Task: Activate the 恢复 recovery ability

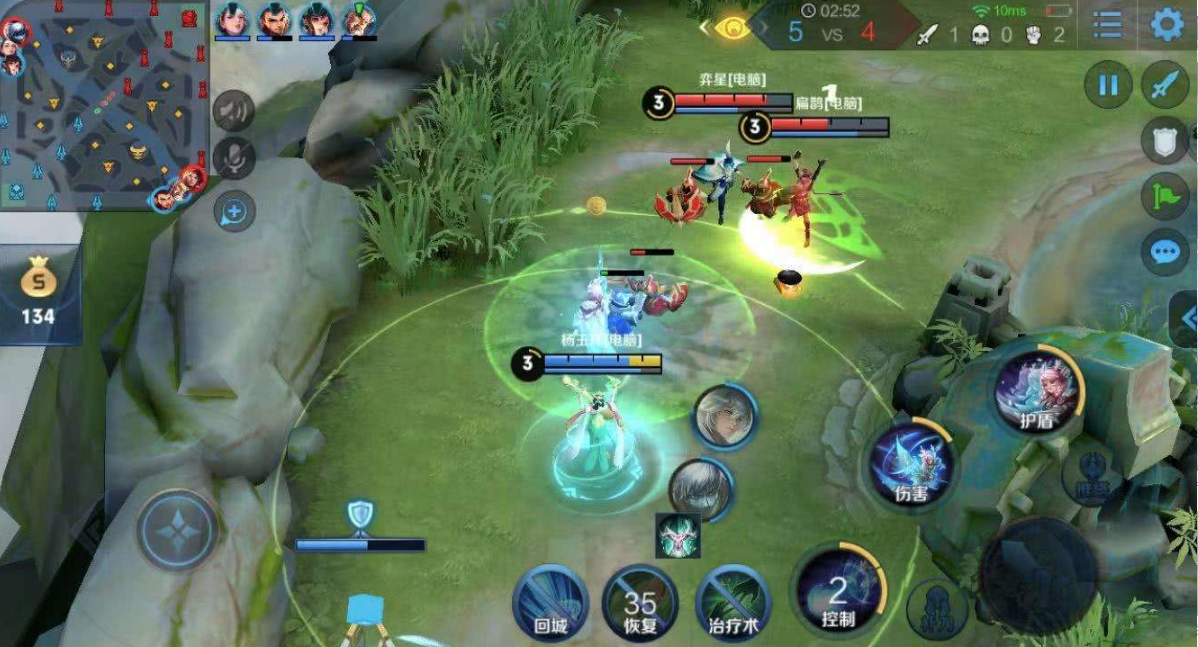Action: [640, 602]
